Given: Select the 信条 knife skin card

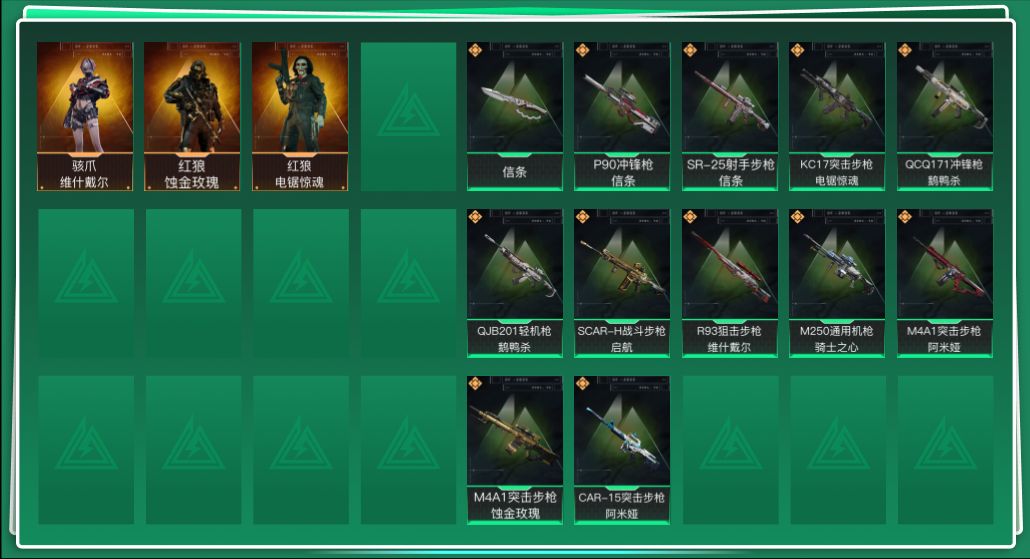Looking at the screenshot, I should [x=514, y=115].
